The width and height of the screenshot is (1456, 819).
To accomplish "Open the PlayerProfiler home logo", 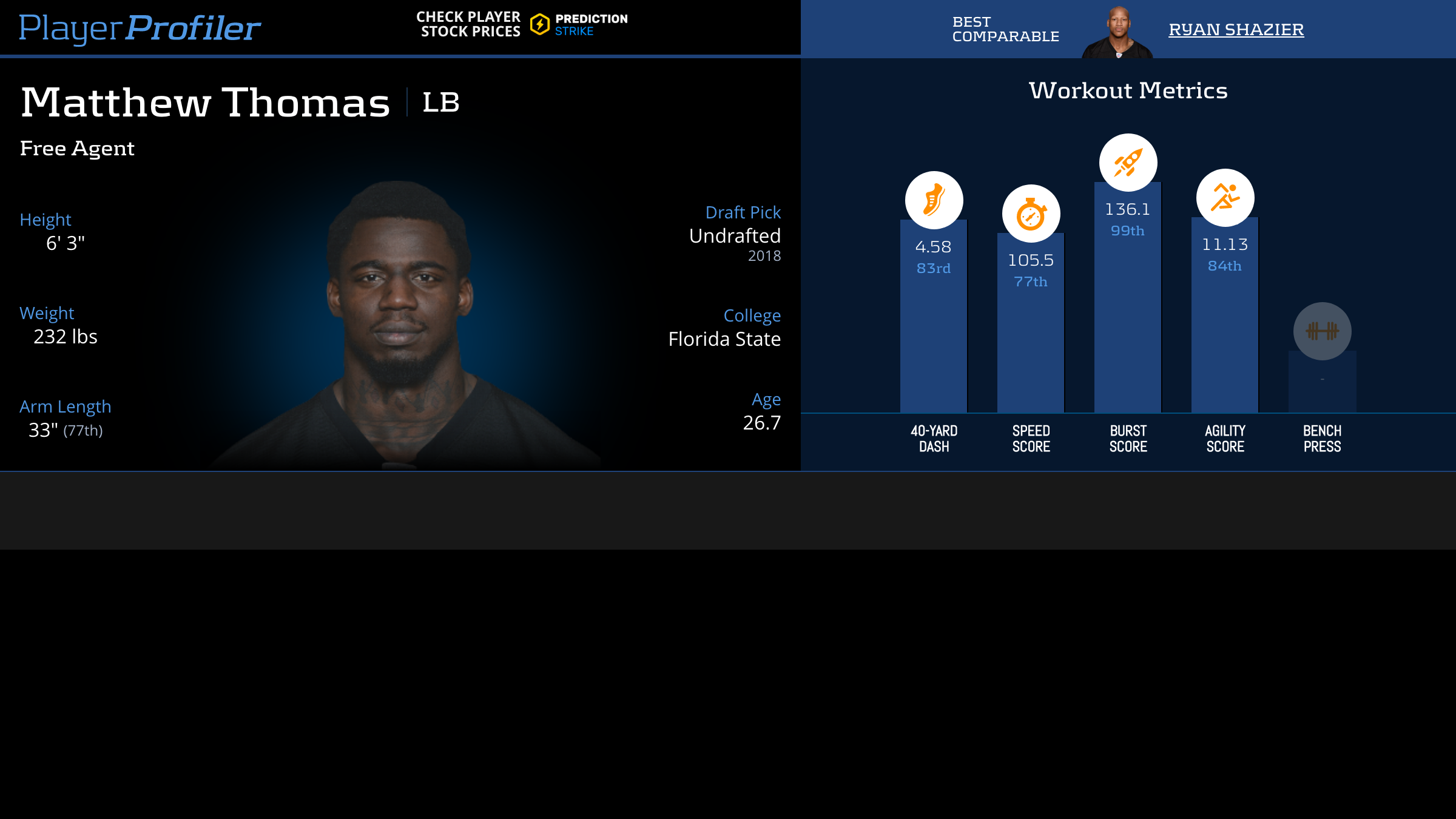I will 140,28.
